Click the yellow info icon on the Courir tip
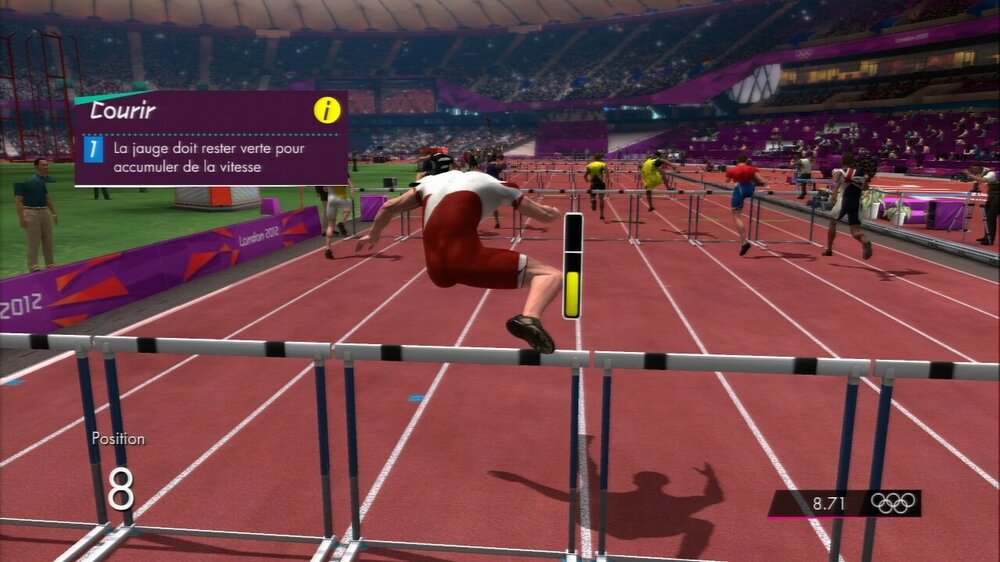Image resolution: width=1000 pixels, height=562 pixels. pos(327,110)
